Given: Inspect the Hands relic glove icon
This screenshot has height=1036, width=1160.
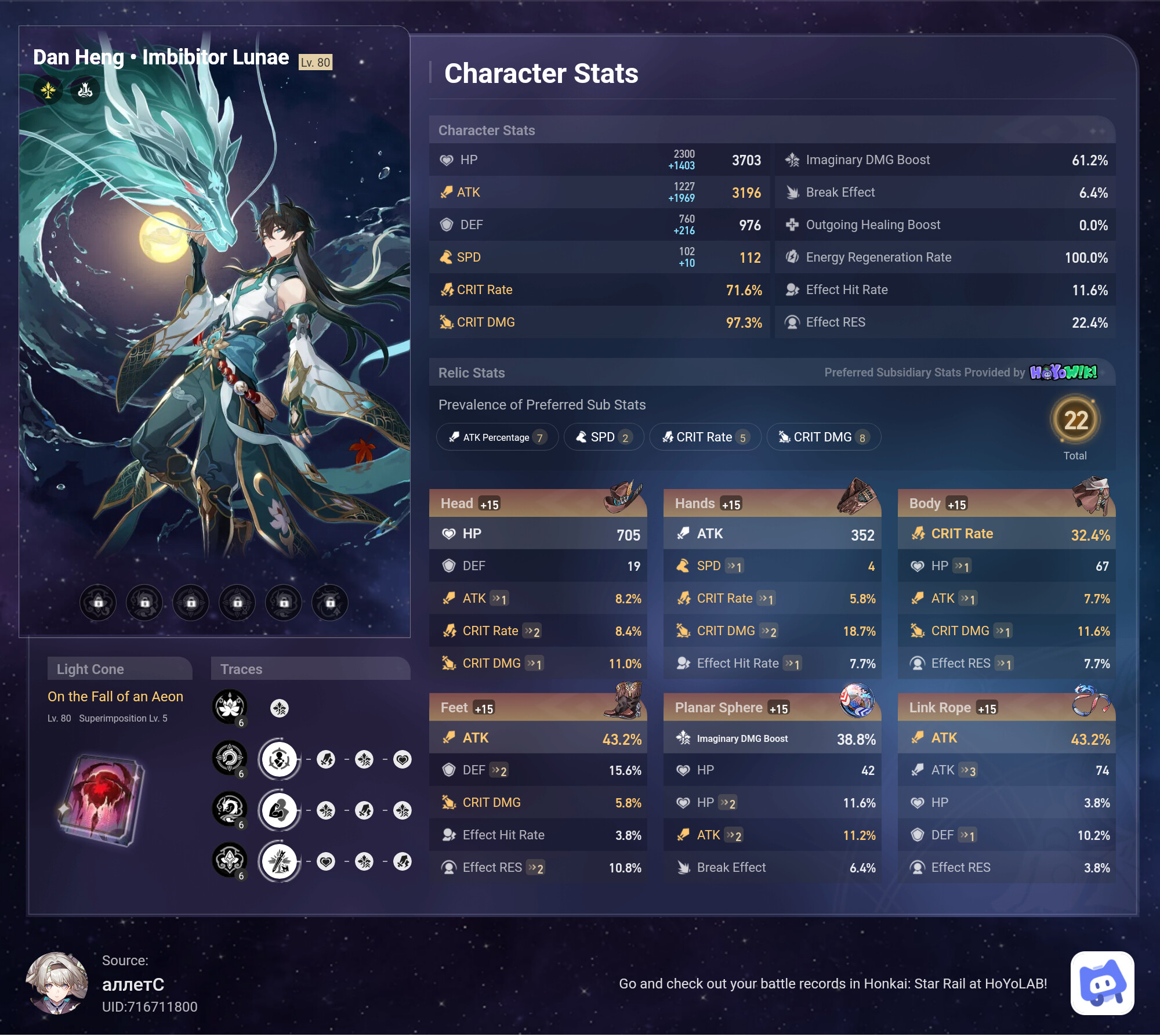Looking at the screenshot, I should click(x=857, y=497).
